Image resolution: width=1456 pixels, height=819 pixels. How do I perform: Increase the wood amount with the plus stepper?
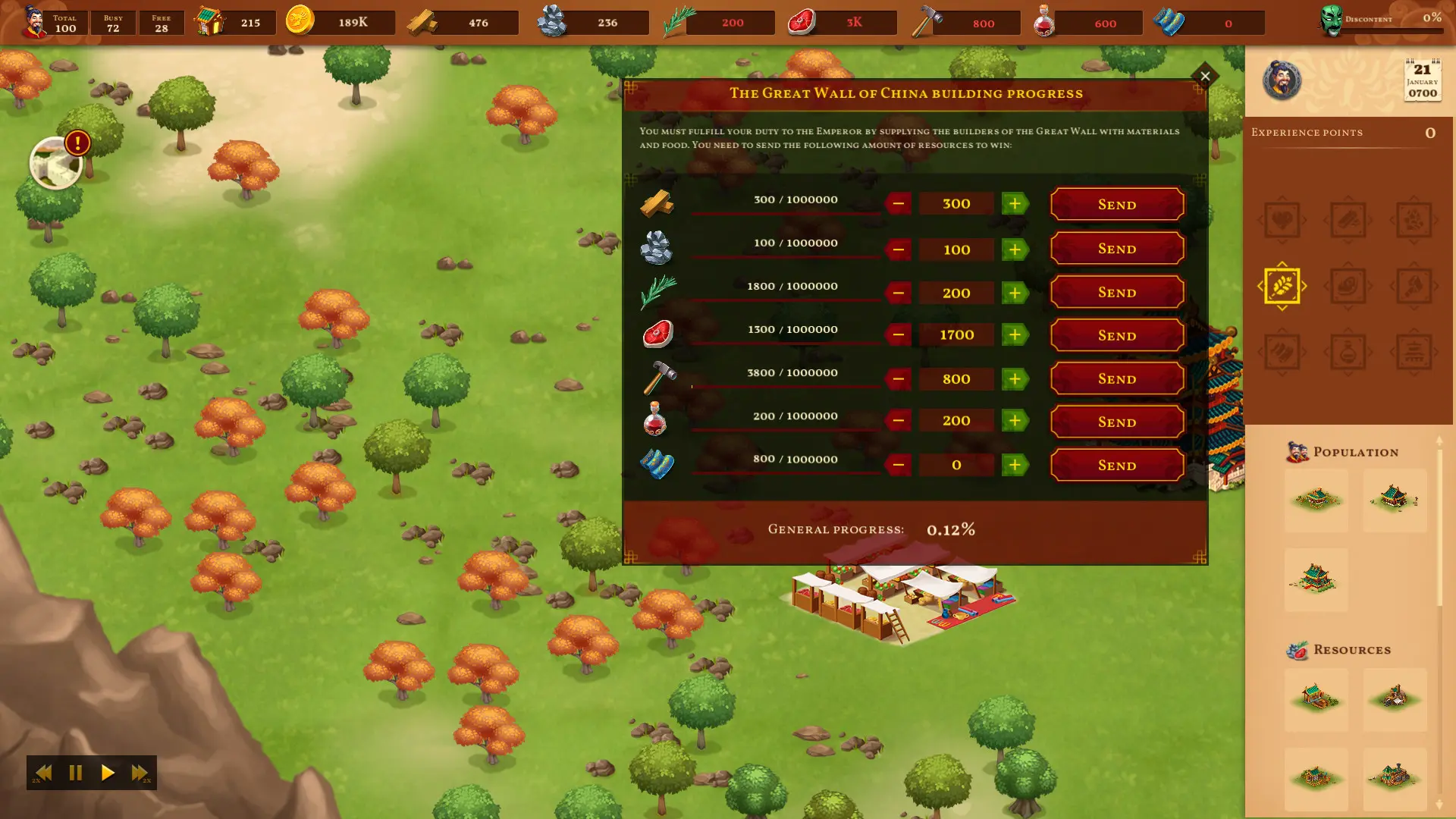[x=1014, y=203]
